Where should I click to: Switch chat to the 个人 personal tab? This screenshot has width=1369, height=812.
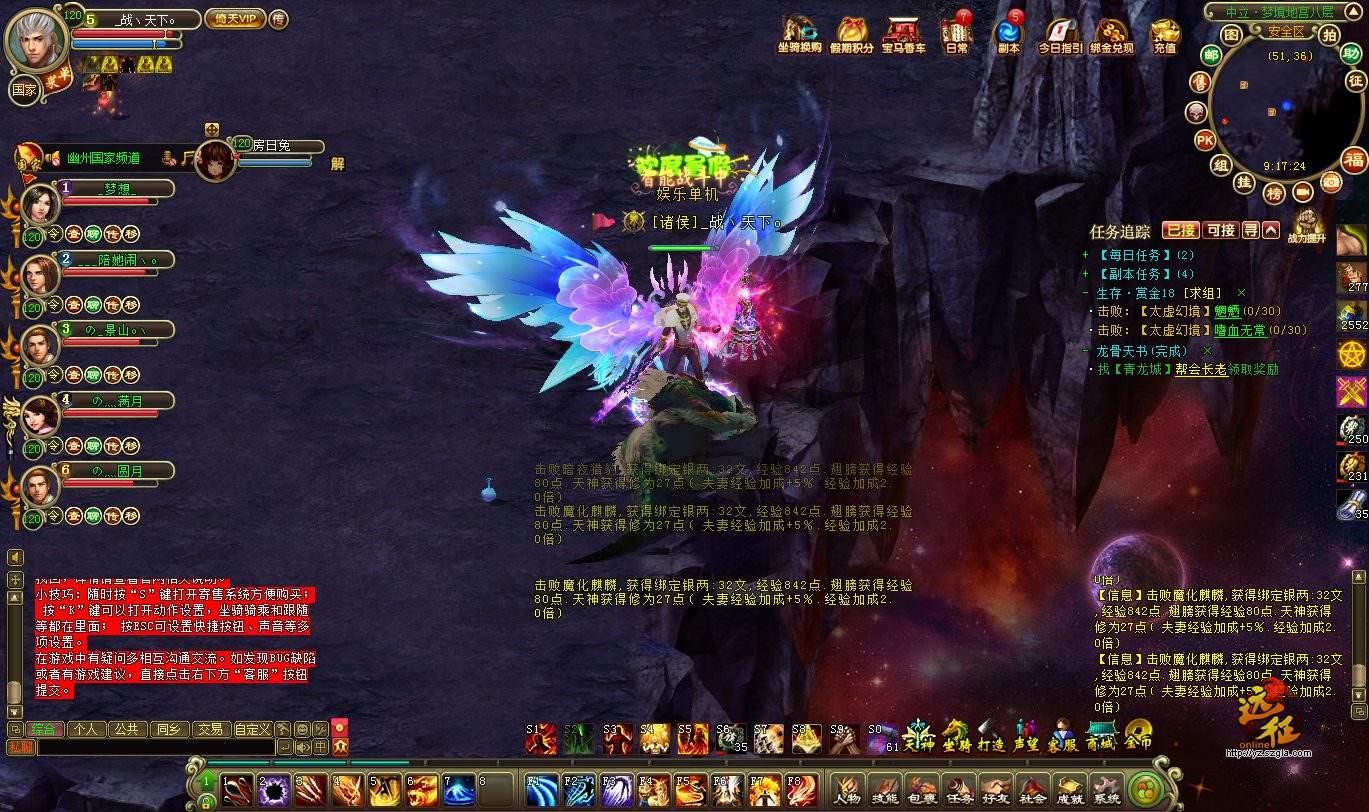86,729
